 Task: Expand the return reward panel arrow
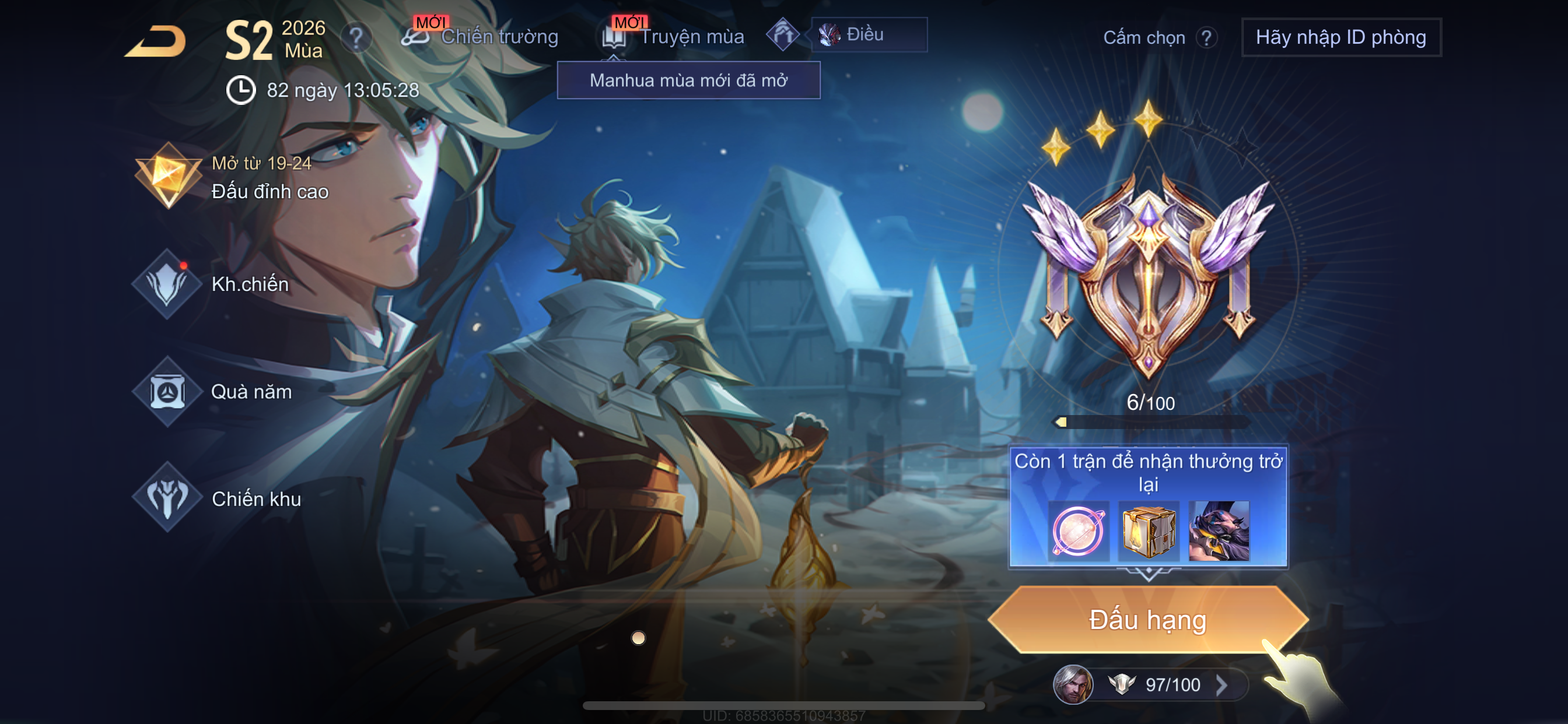pyautogui.click(x=1148, y=574)
